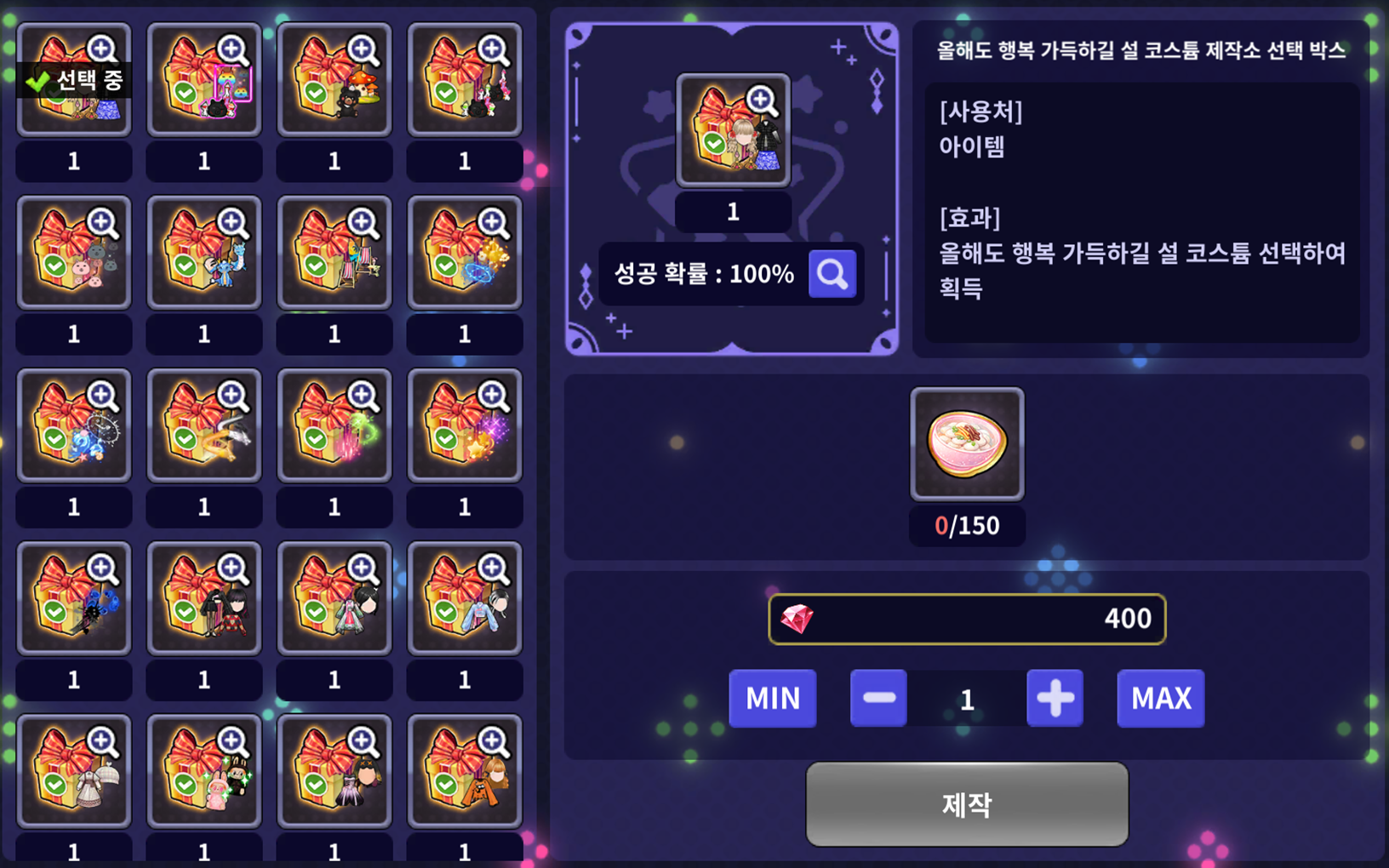
Task: Select the gift box with light blue hanbok
Action: (465, 598)
